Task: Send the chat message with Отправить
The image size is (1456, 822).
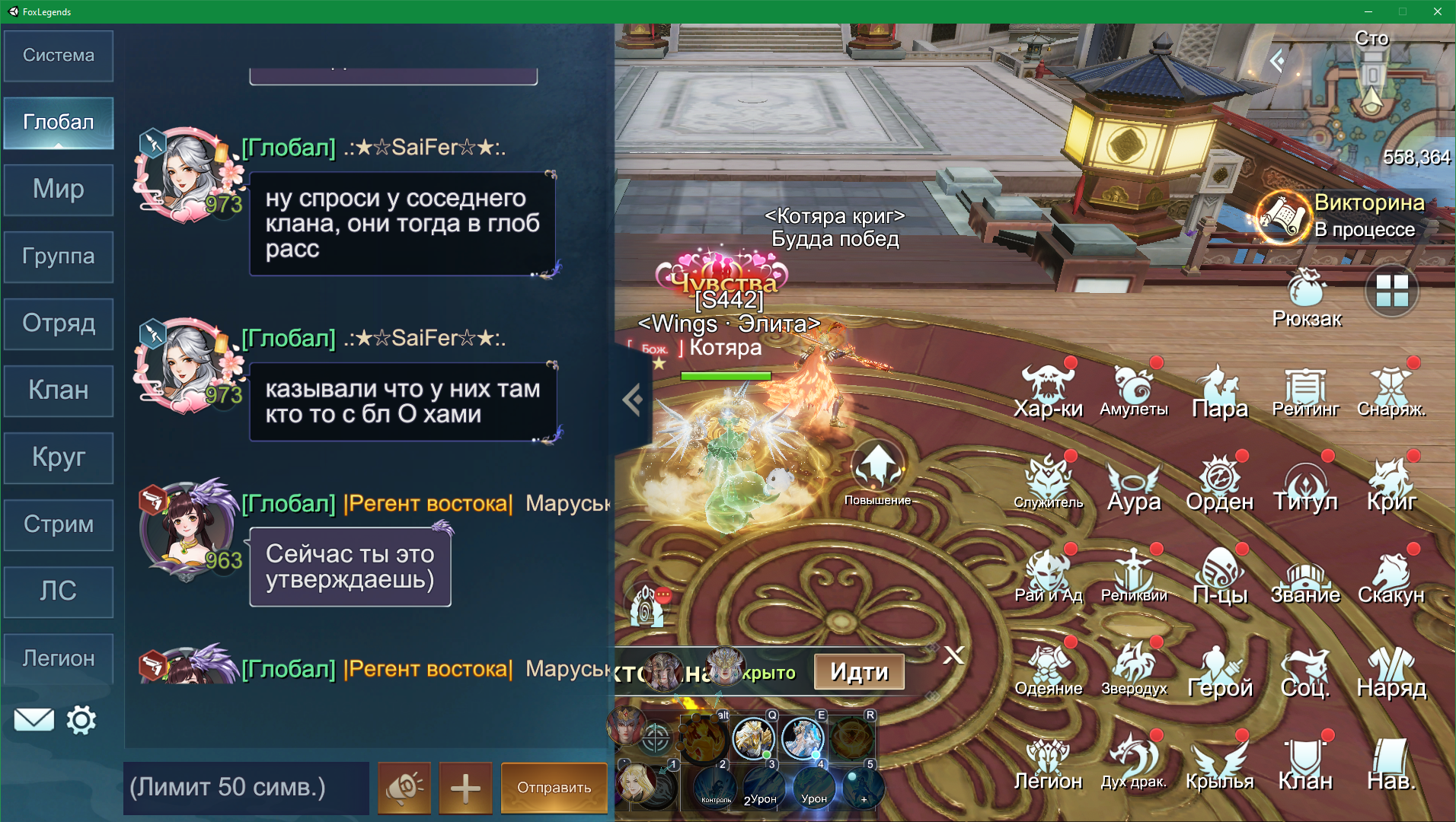Action: (554, 787)
